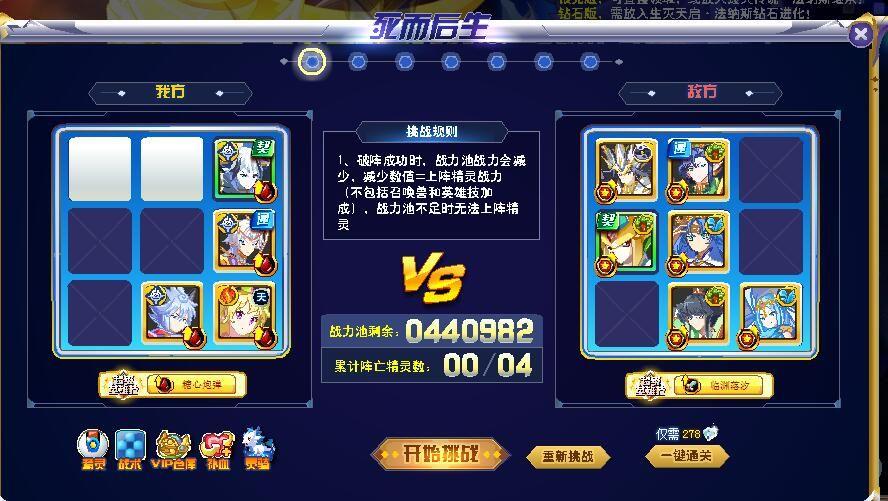The image size is (888, 501).
Task: Open the 战术 tactics icon
Action: (x=130, y=449)
